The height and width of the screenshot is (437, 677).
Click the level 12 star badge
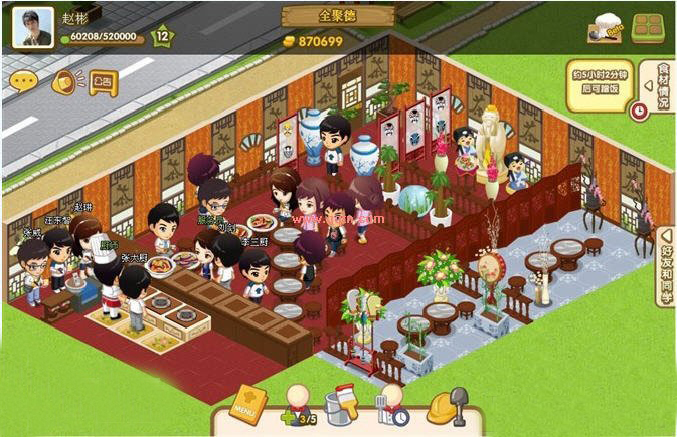coord(161,38)
